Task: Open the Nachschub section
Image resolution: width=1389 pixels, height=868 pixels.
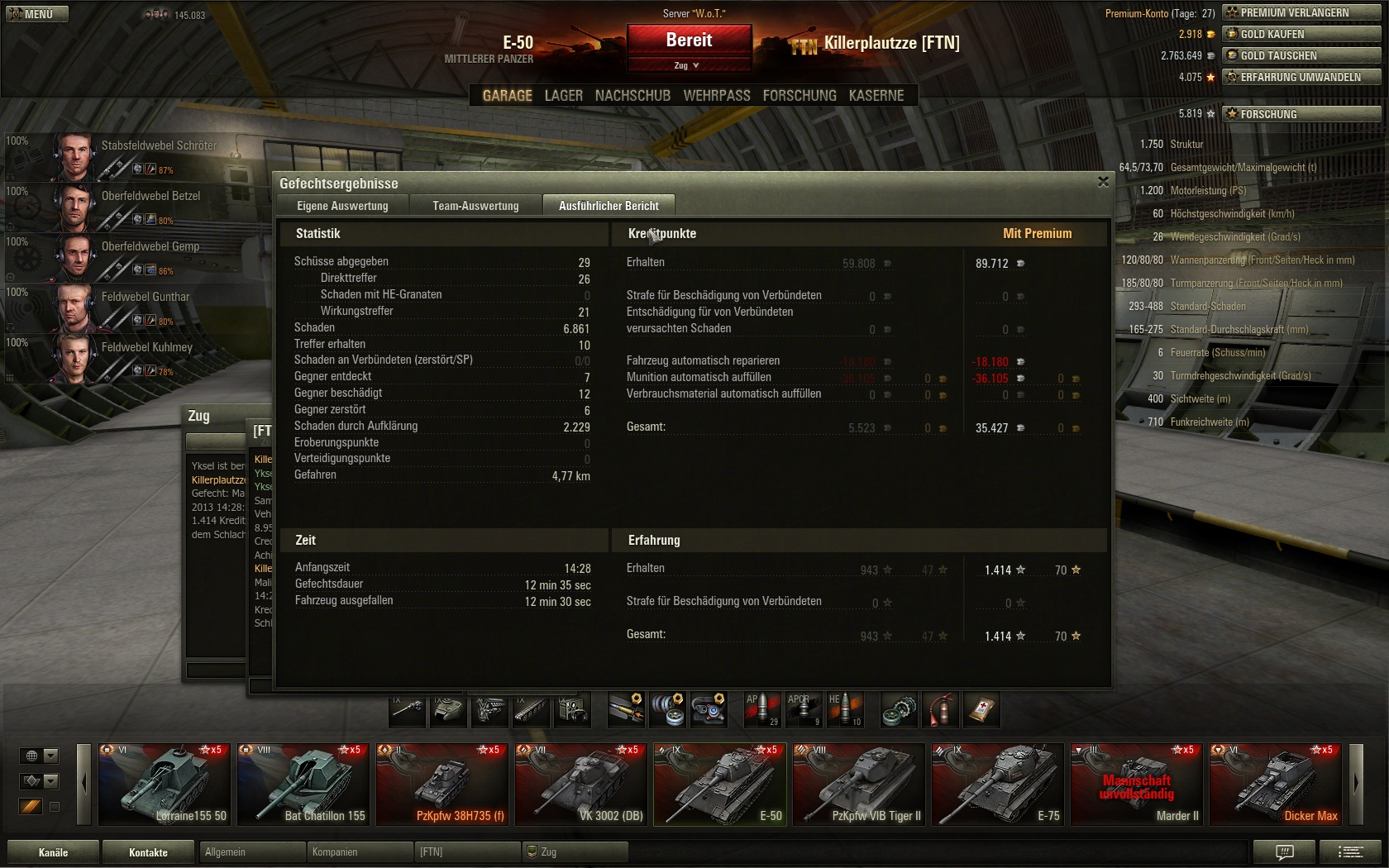Action: [632, 96]
